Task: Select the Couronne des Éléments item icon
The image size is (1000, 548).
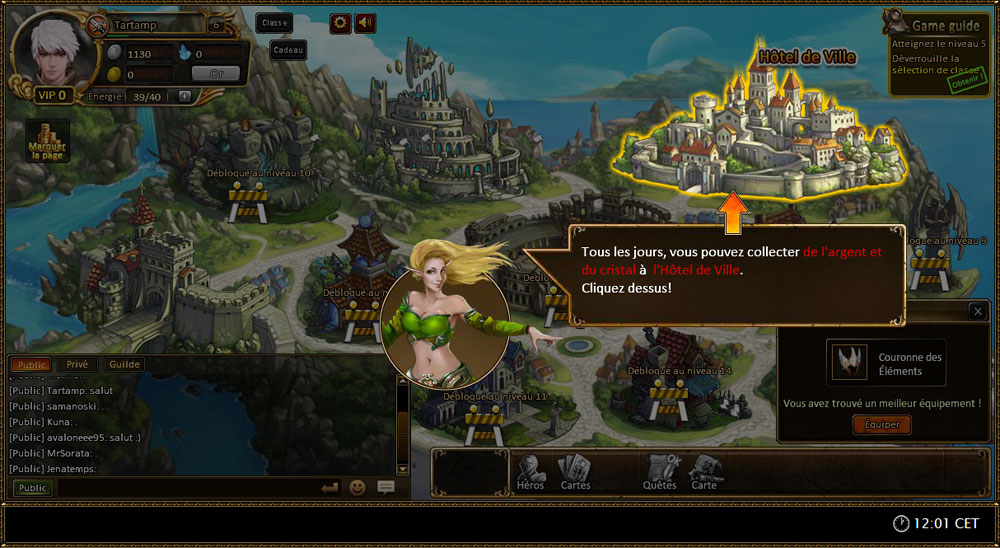Action: pos(848,362)
